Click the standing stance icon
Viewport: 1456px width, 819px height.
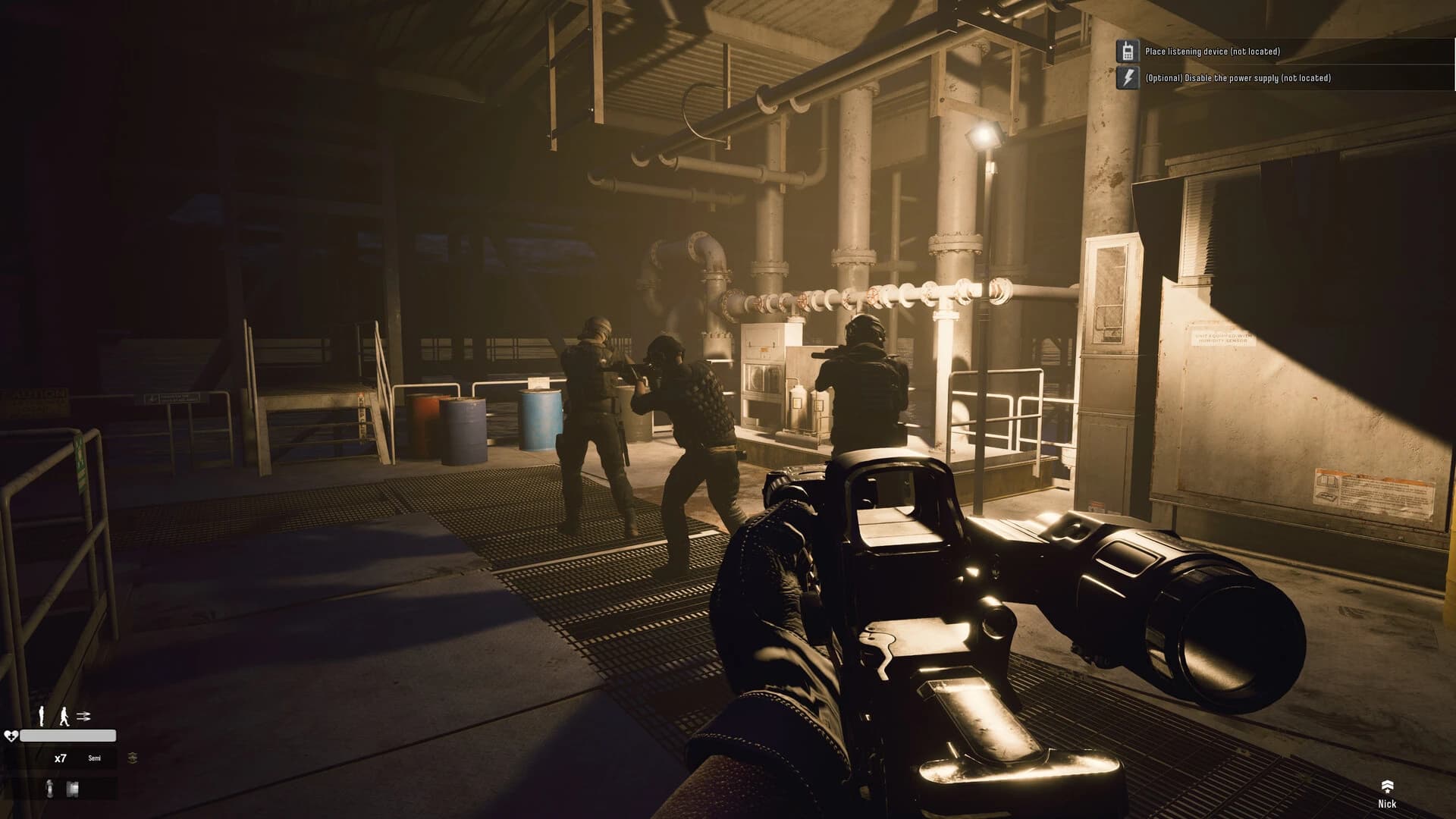[42, 715]
